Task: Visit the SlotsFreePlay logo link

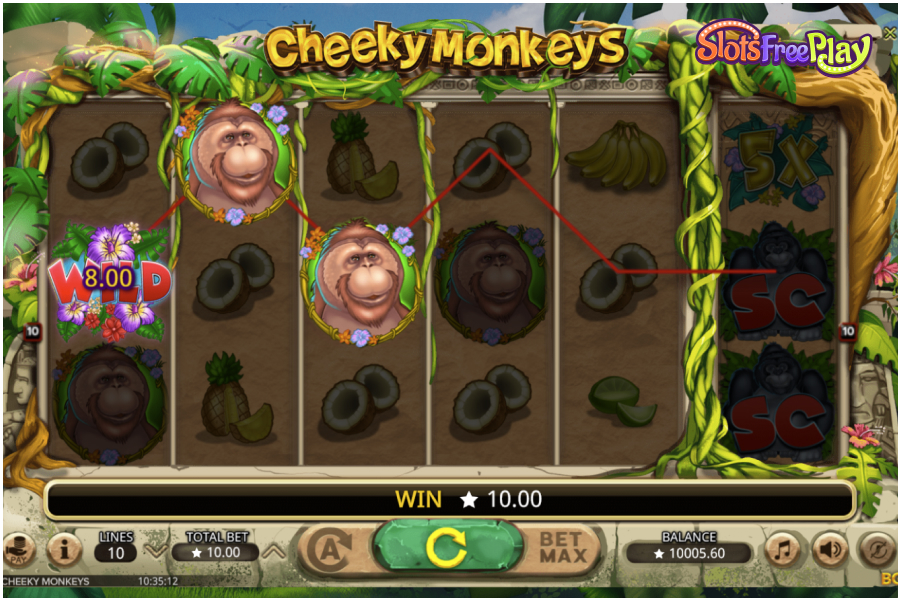Action: 783,48
